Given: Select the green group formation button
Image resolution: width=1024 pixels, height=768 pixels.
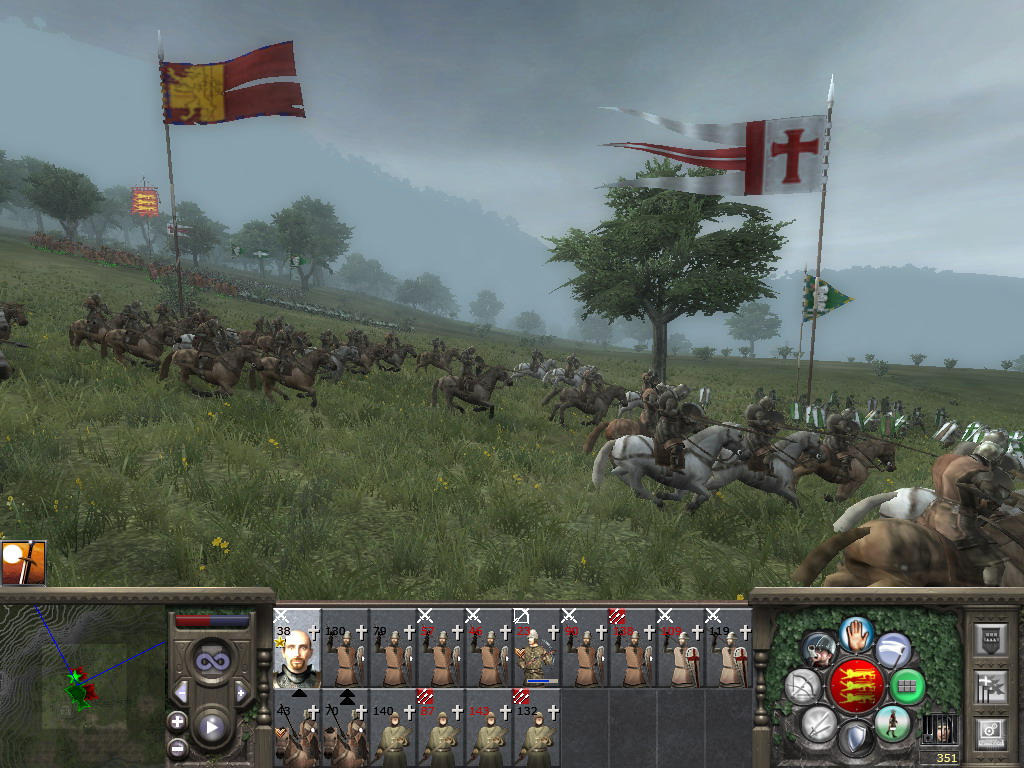Looking at the screenshot, I should 907,686.
